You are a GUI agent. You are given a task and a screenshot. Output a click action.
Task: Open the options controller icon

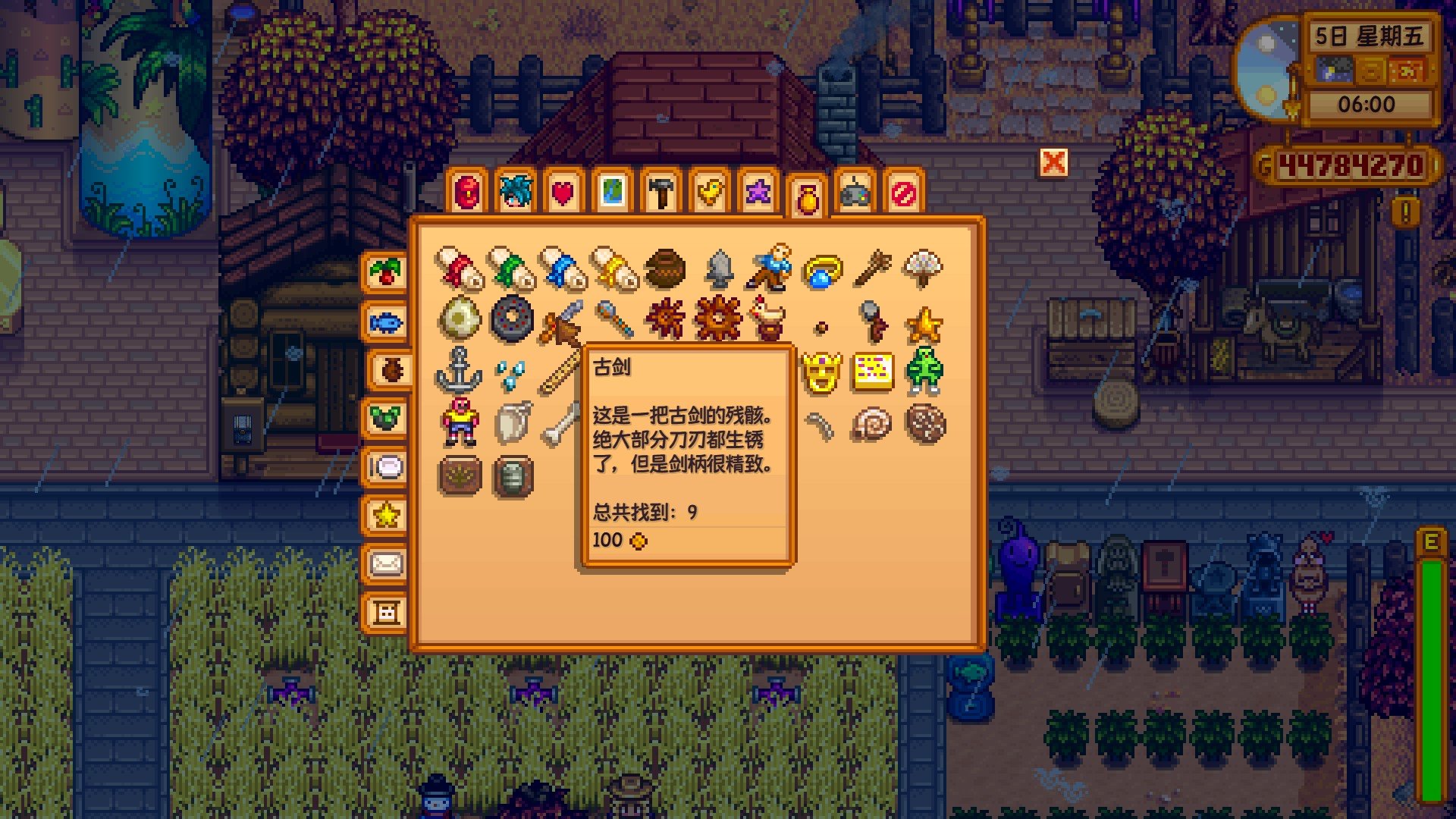click(x=855, y=192)
